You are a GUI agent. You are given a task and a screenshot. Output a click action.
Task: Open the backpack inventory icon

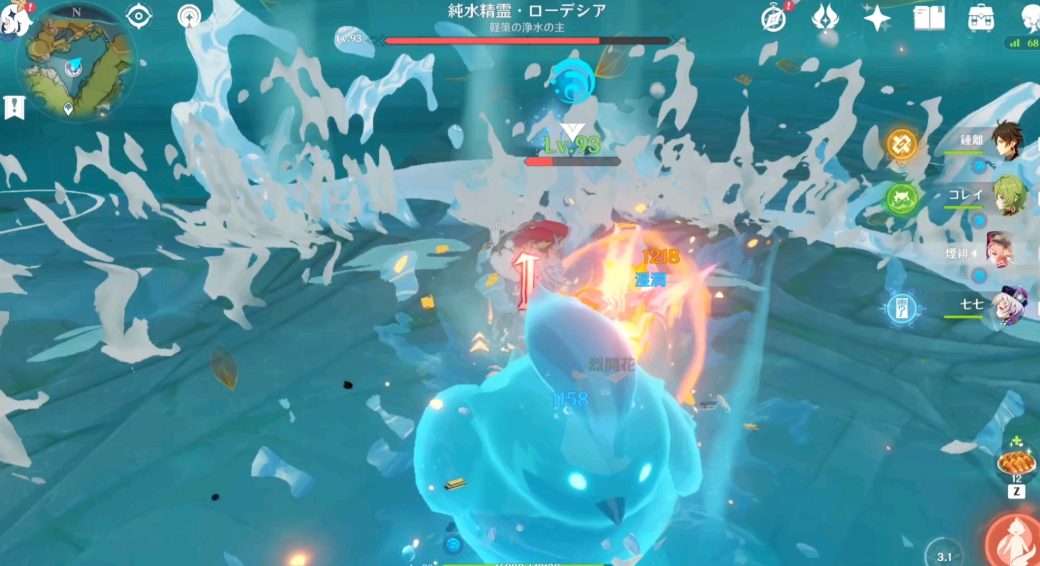click(981, 17)
